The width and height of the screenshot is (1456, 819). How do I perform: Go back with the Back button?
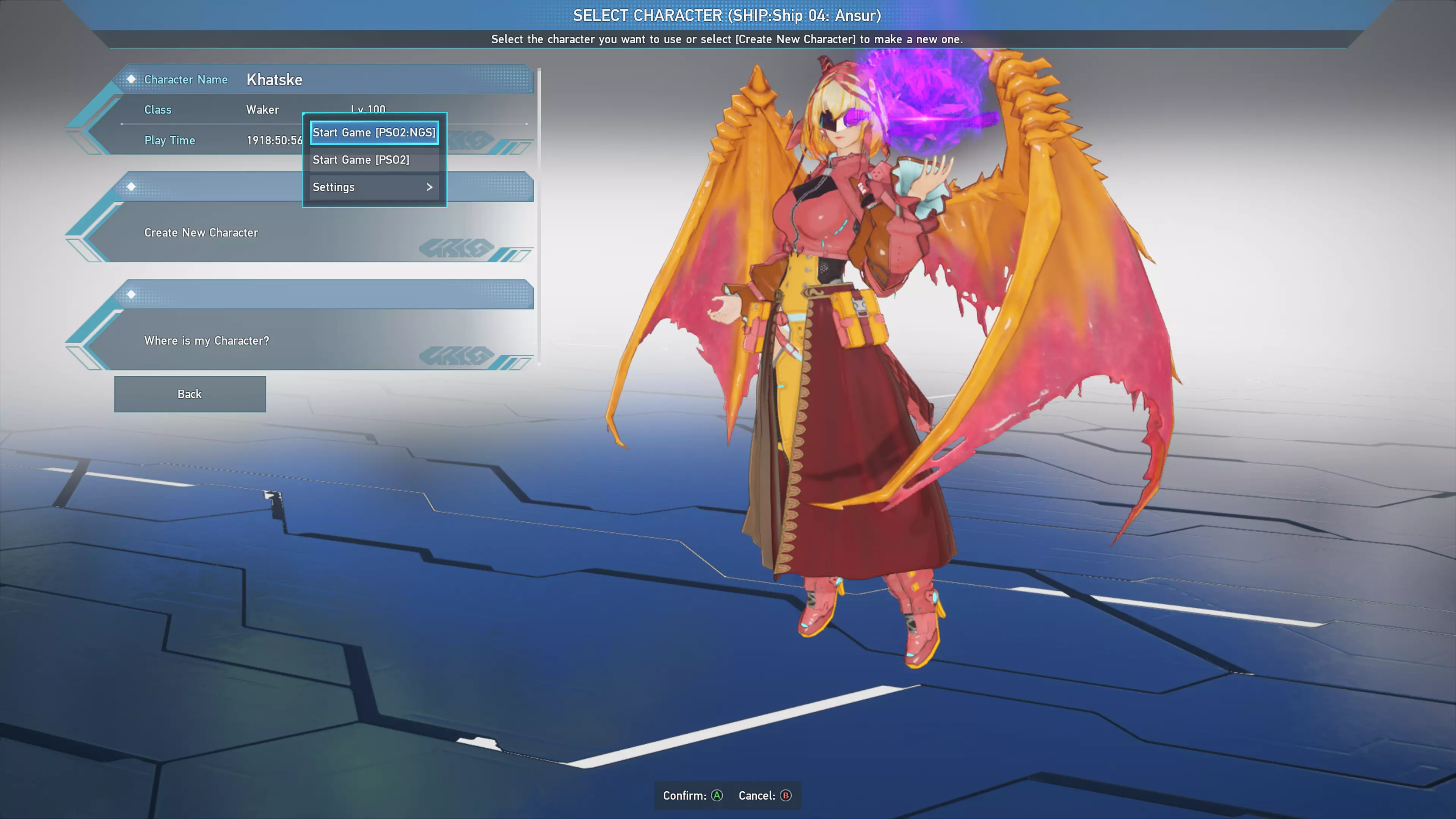190,394
